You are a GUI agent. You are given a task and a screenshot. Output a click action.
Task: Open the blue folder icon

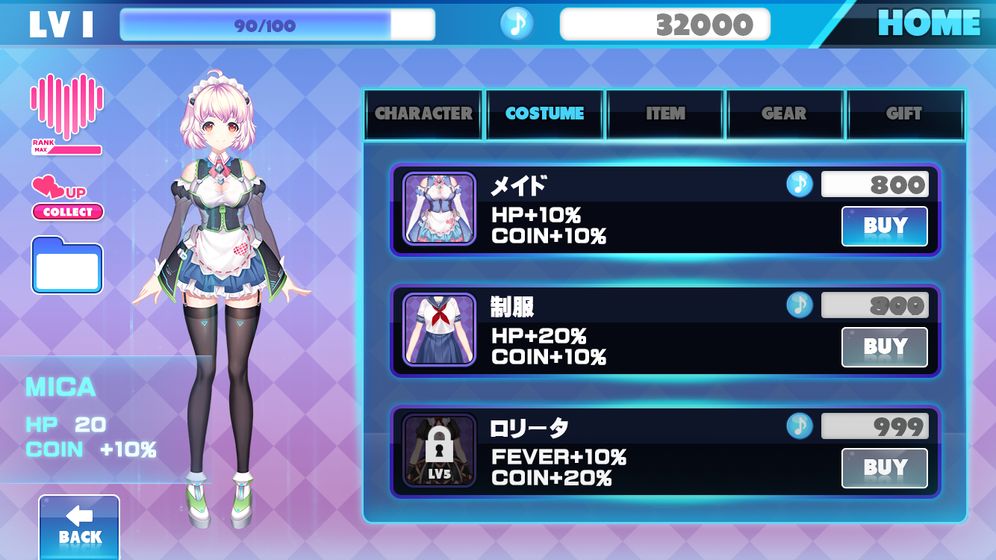[67, 266]
